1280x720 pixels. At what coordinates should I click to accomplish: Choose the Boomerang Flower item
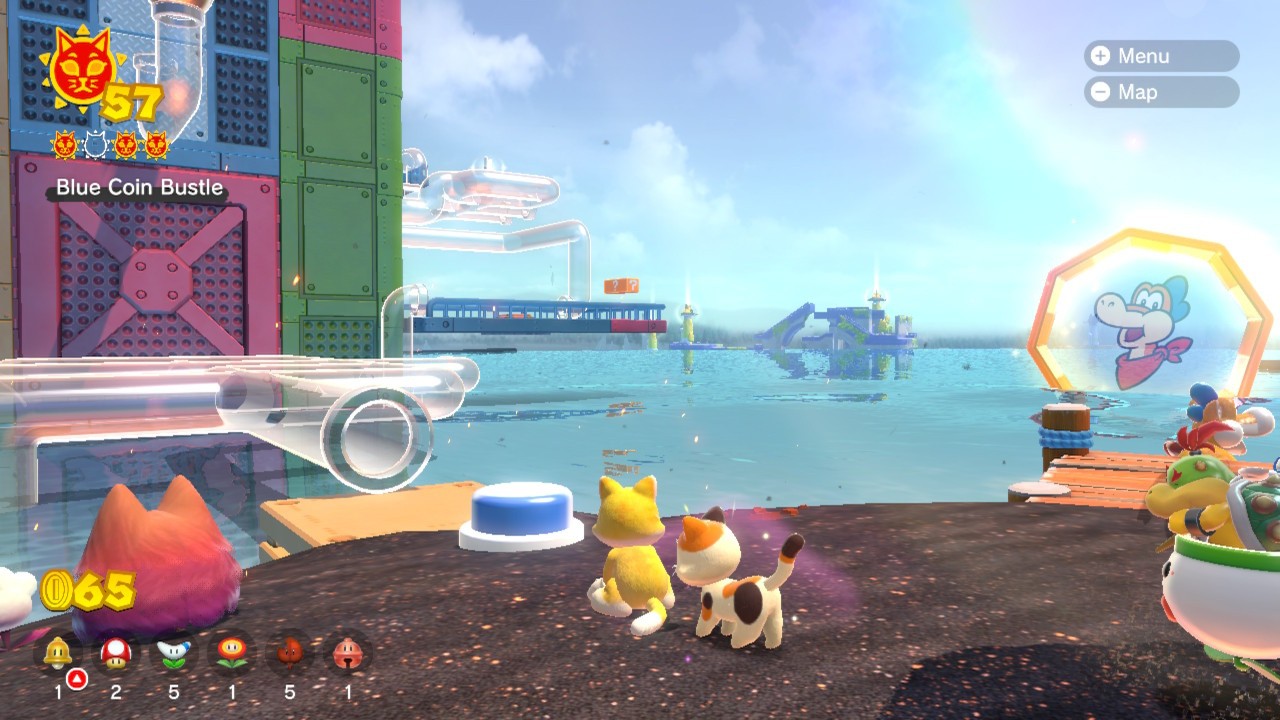(174, 654)
